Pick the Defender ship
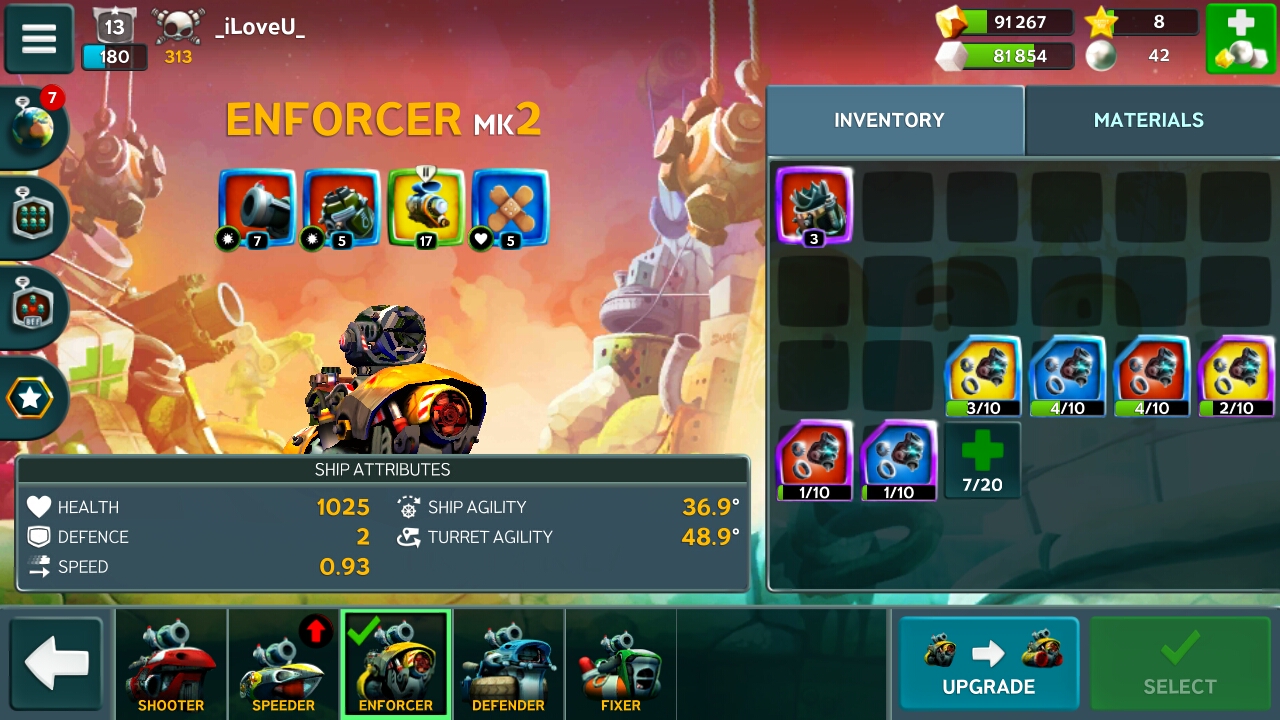Image resolution: width=1280 pixels, height=720 pixels. point(508,664)
